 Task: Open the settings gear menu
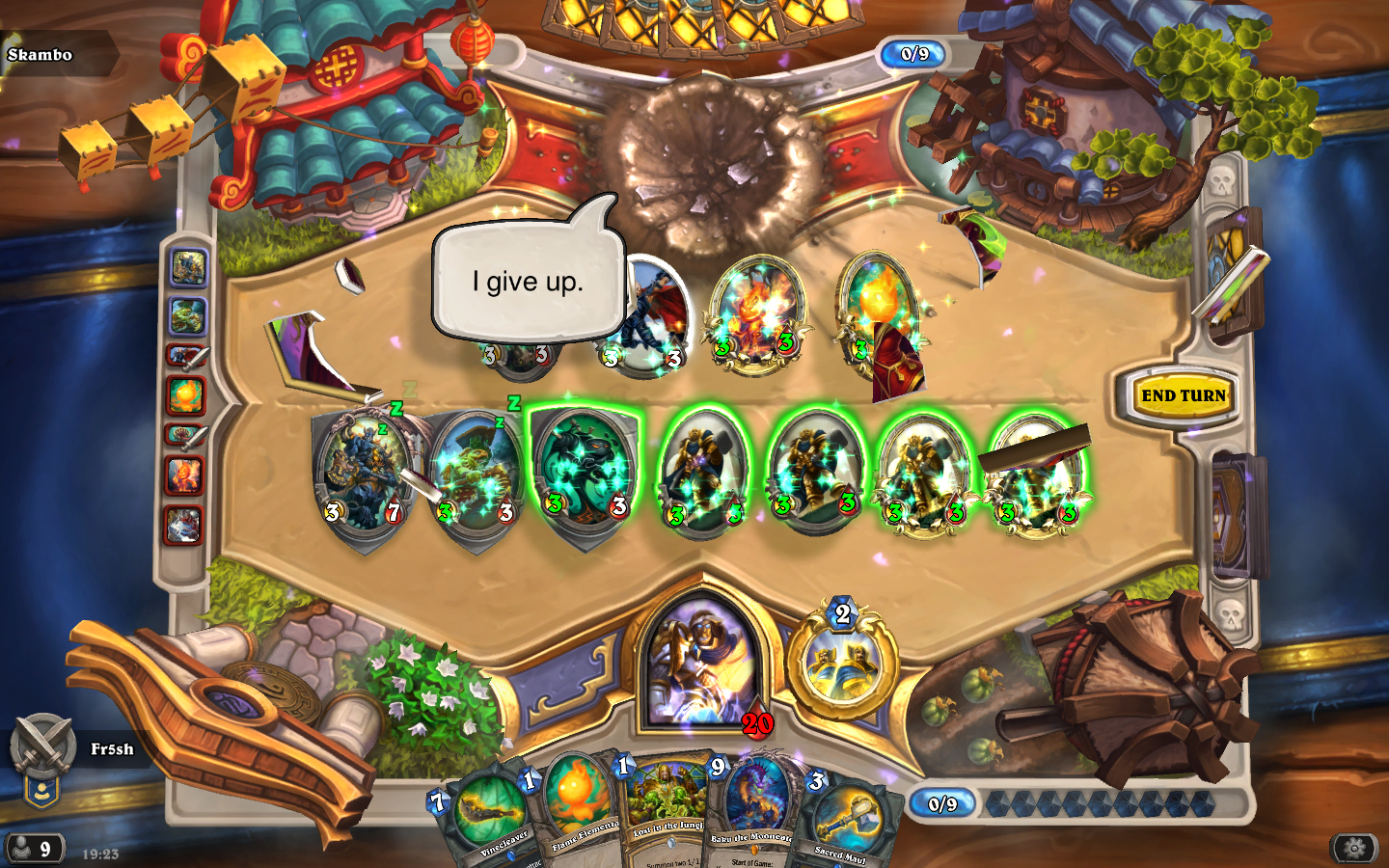click(x=1353, y=848)
